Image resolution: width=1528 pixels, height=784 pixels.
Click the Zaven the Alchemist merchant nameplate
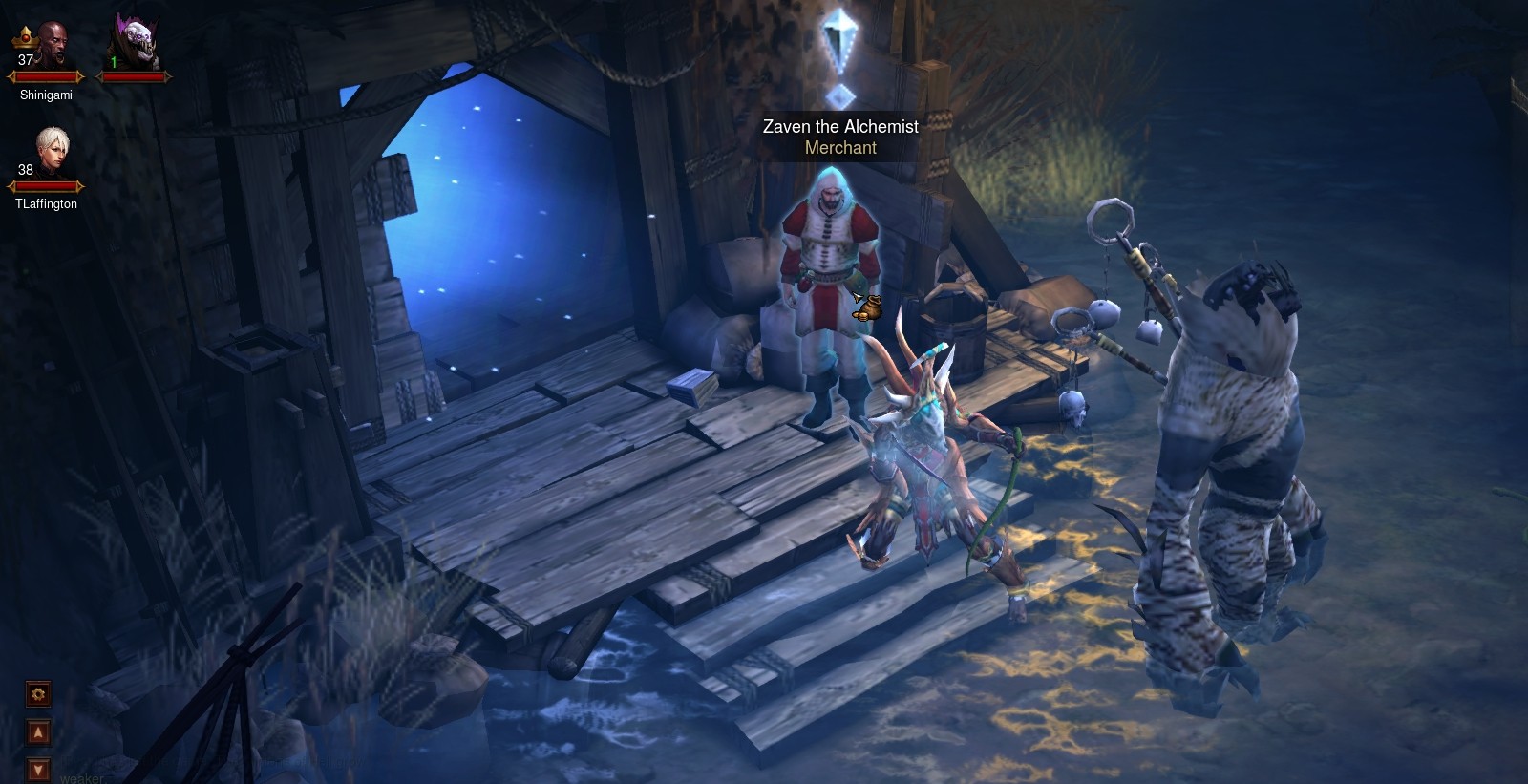840,137
